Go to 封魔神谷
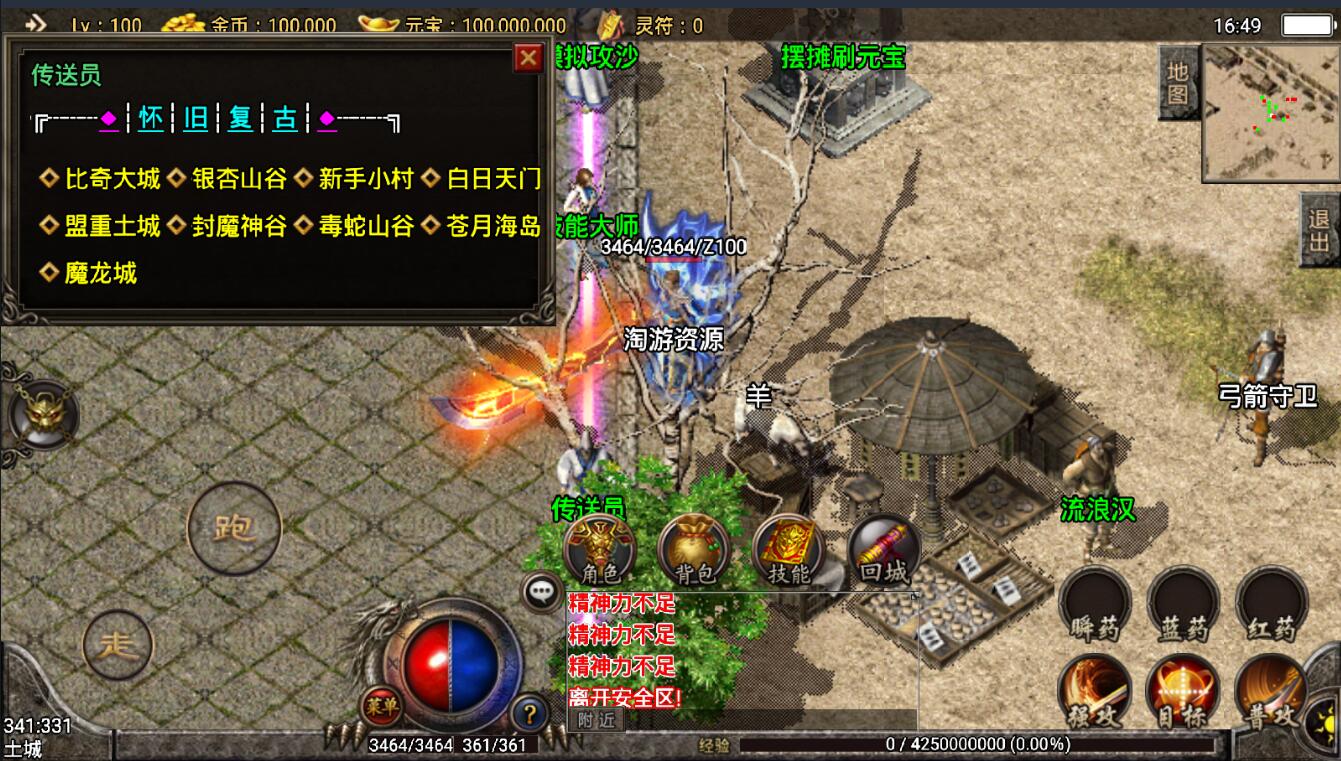1341x761 pixels. tap(239, 226)
